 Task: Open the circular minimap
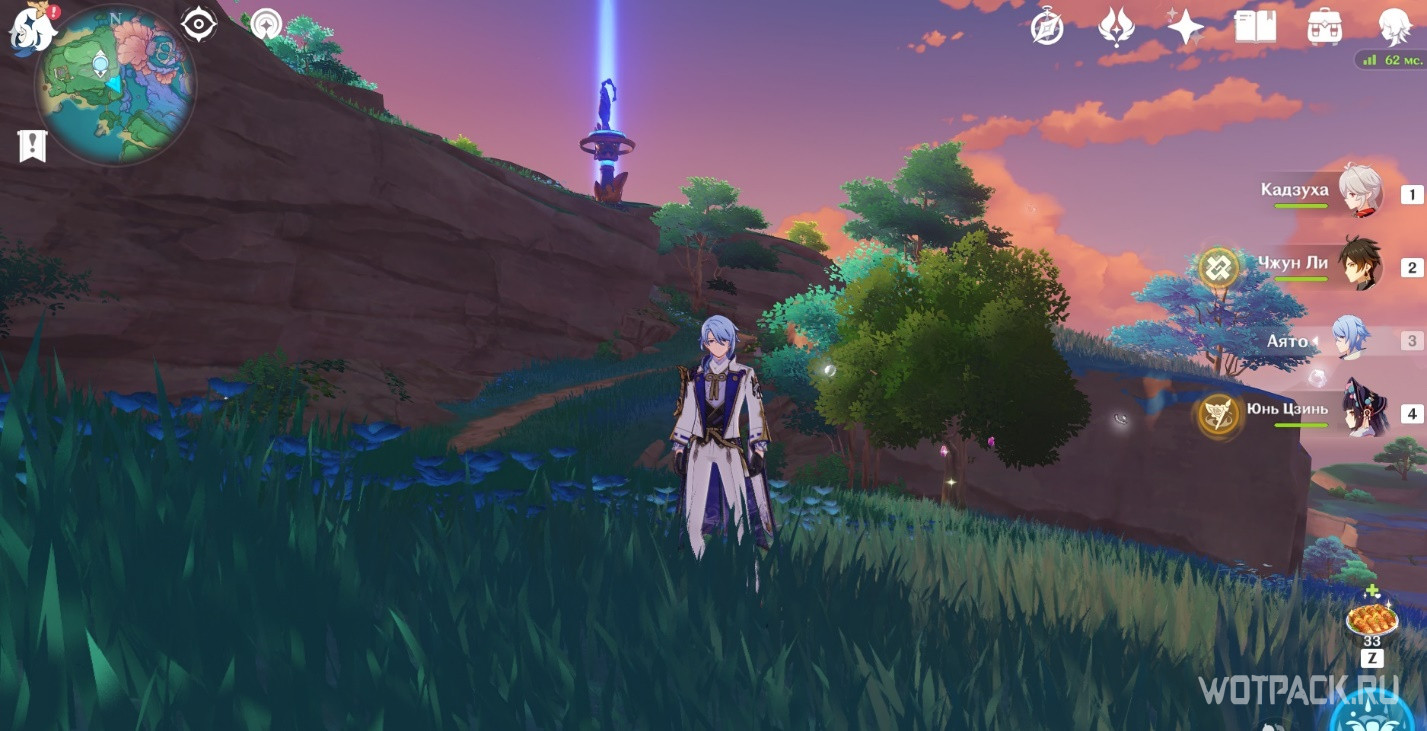click(x=115, y=86)
